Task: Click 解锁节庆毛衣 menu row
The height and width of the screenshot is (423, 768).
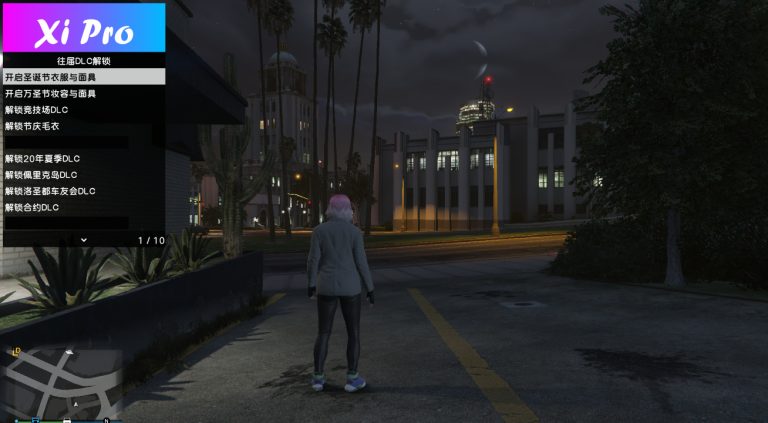Action: 82,126
